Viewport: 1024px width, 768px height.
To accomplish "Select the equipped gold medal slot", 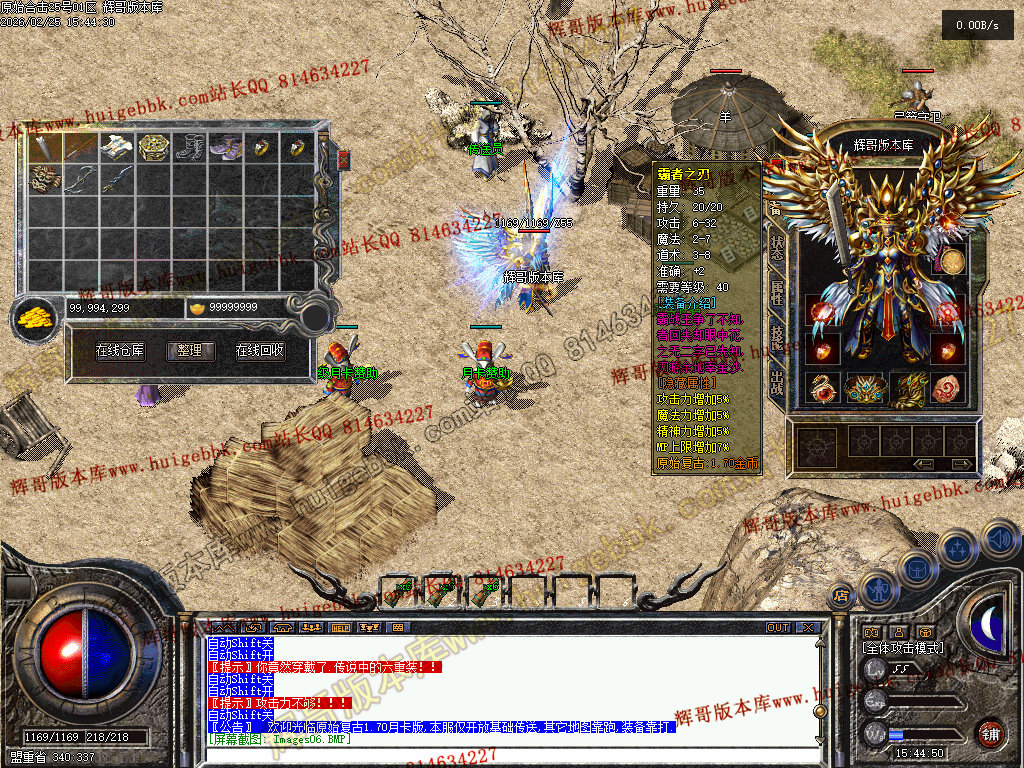I will 951,262.
